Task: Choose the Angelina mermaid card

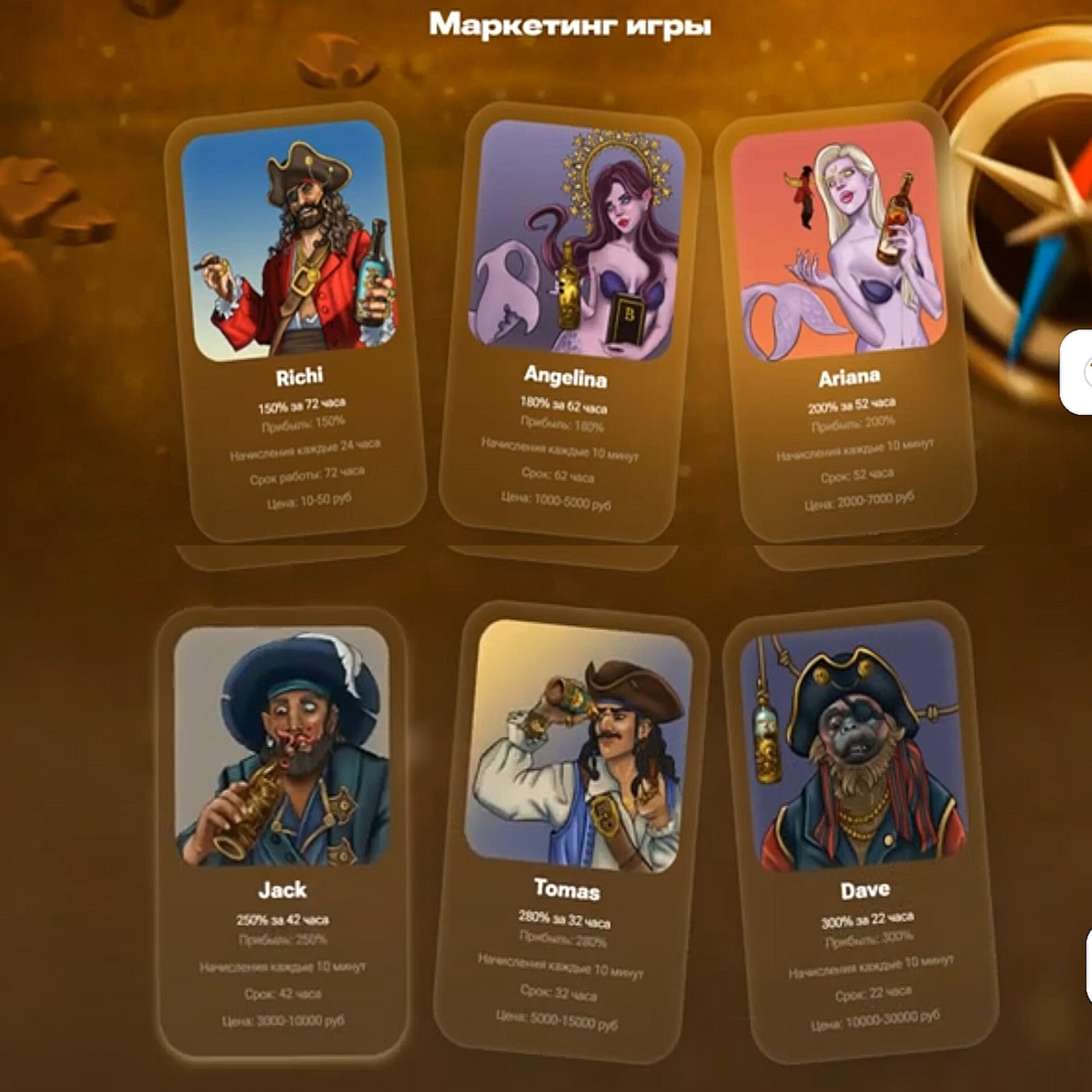Action: click(x=570, y=321)
